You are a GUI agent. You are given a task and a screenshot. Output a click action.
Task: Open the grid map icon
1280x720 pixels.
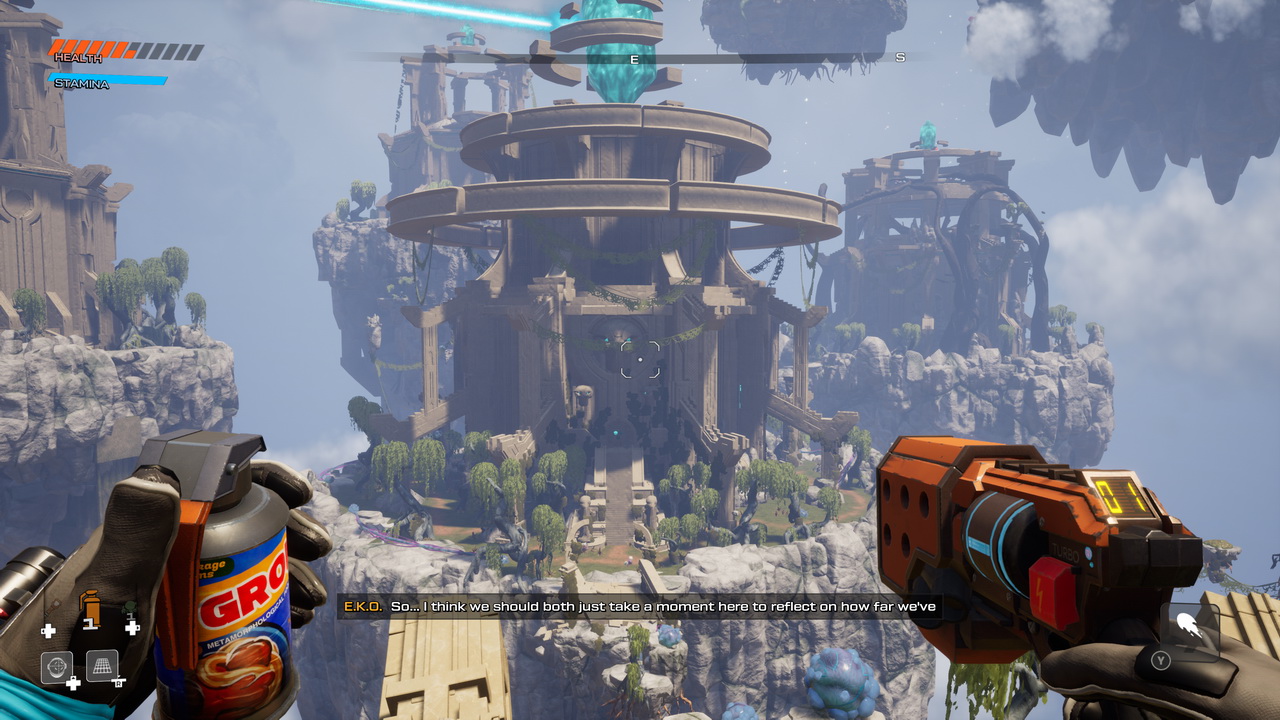click(102, 665)
